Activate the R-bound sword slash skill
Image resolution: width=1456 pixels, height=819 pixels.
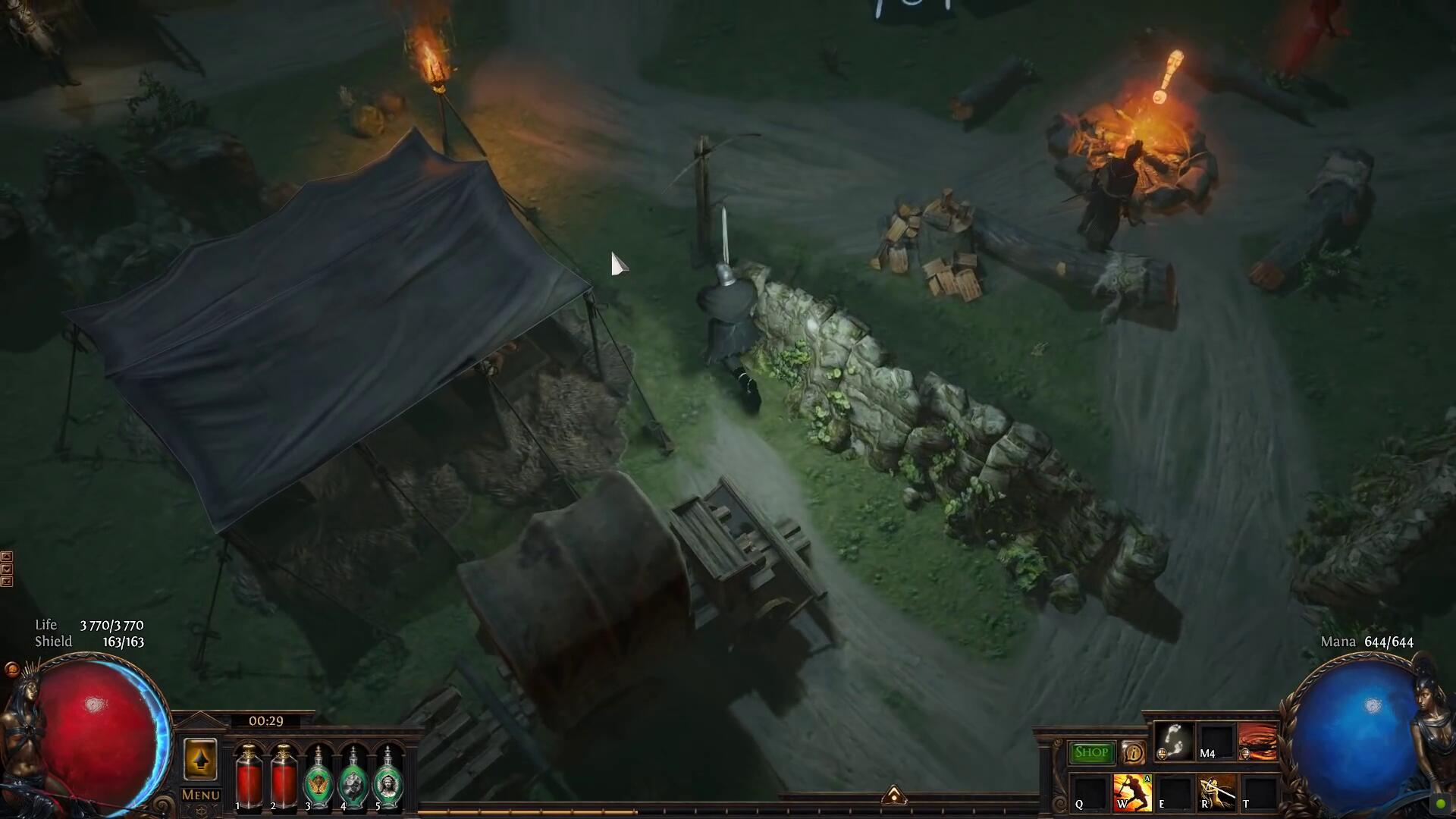pyautogui.click(x=1216, y=792)
